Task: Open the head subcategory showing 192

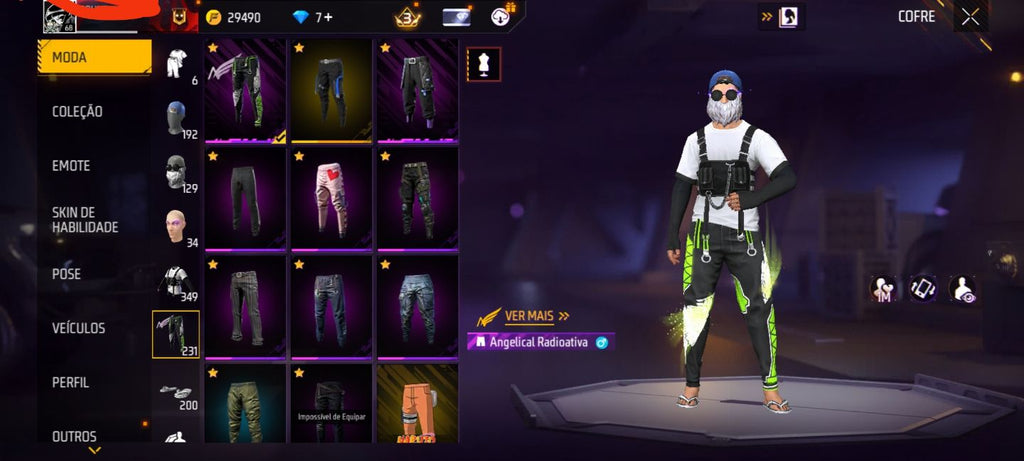Action: (x=177, y=118)
